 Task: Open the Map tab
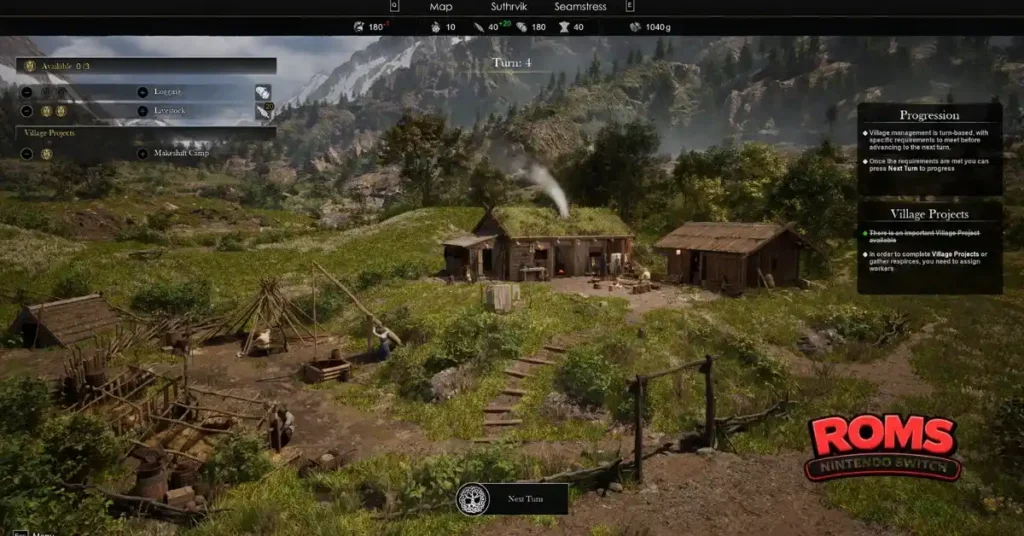441,7
